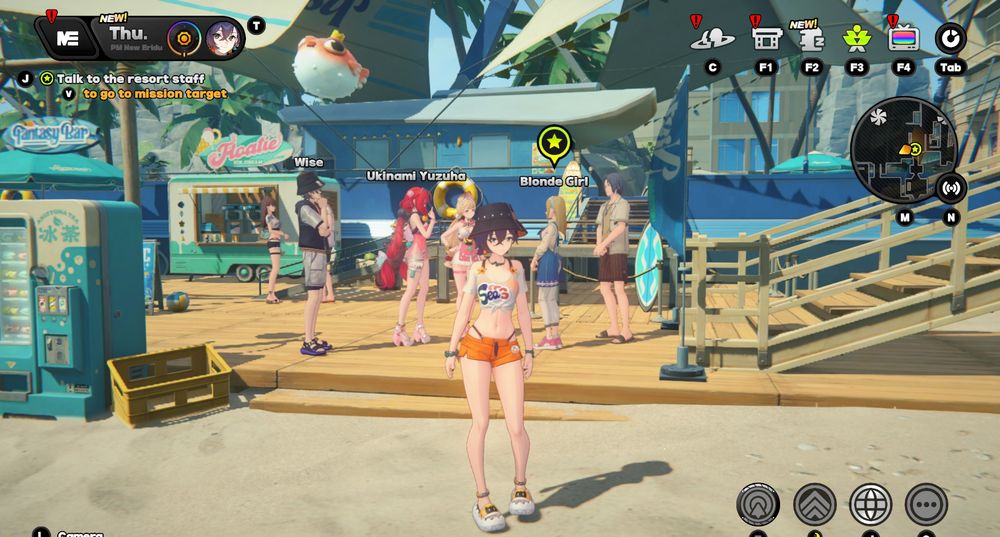
Task: Open the ringed planet icon menu
Action: pyautogui.click(x=712, y=39)
